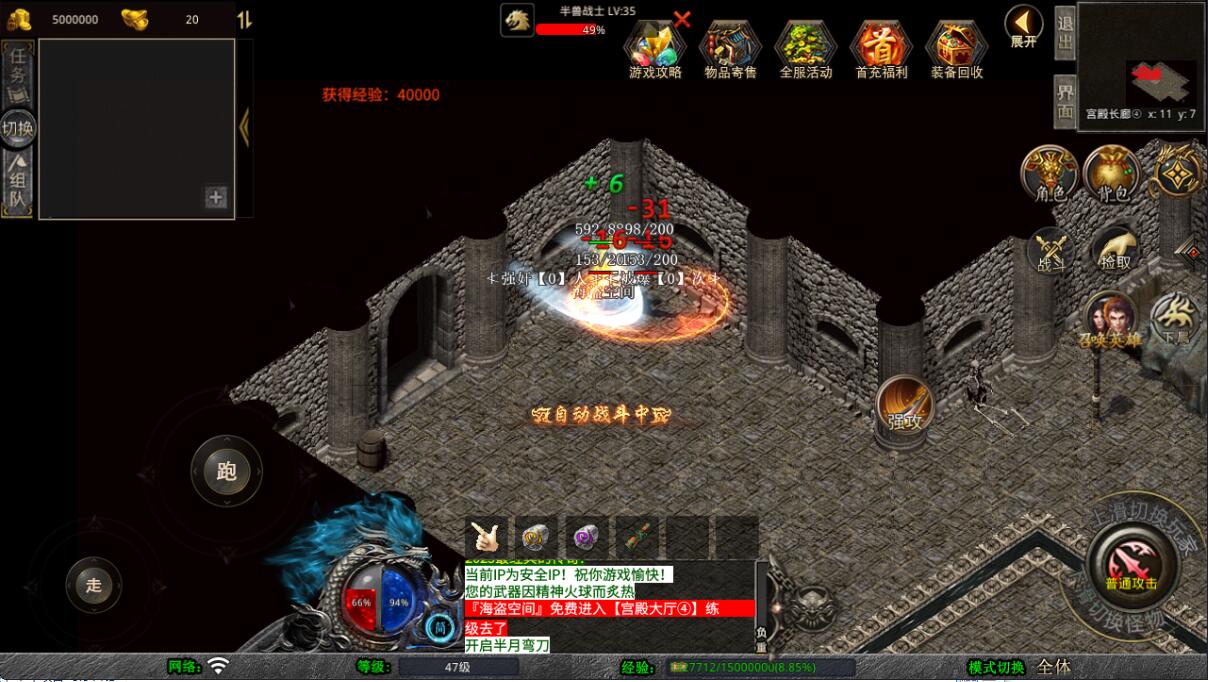Activate the 强攻 strong attack skill

905,408
